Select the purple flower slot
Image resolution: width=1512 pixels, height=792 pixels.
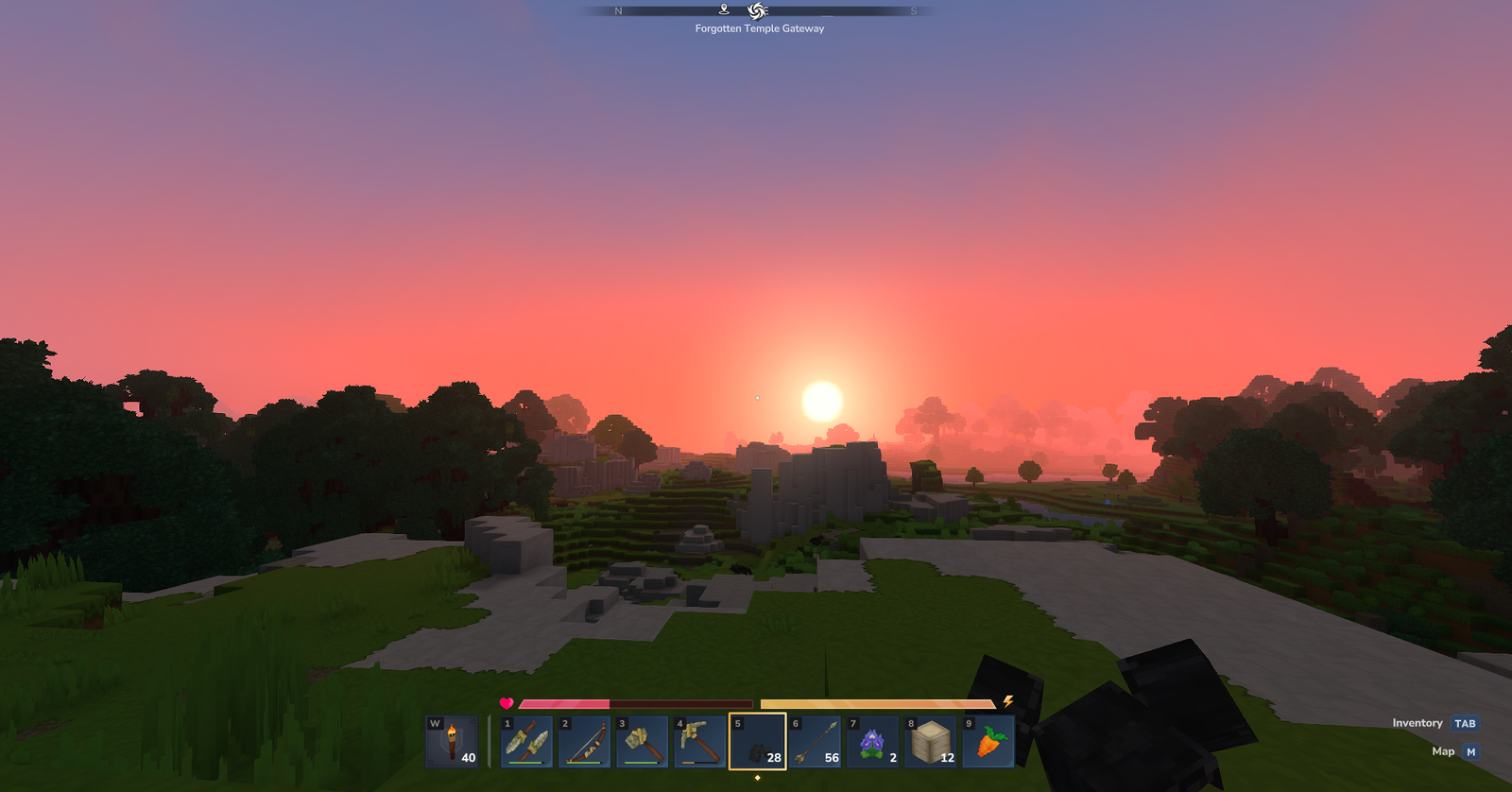pos(872,742)
